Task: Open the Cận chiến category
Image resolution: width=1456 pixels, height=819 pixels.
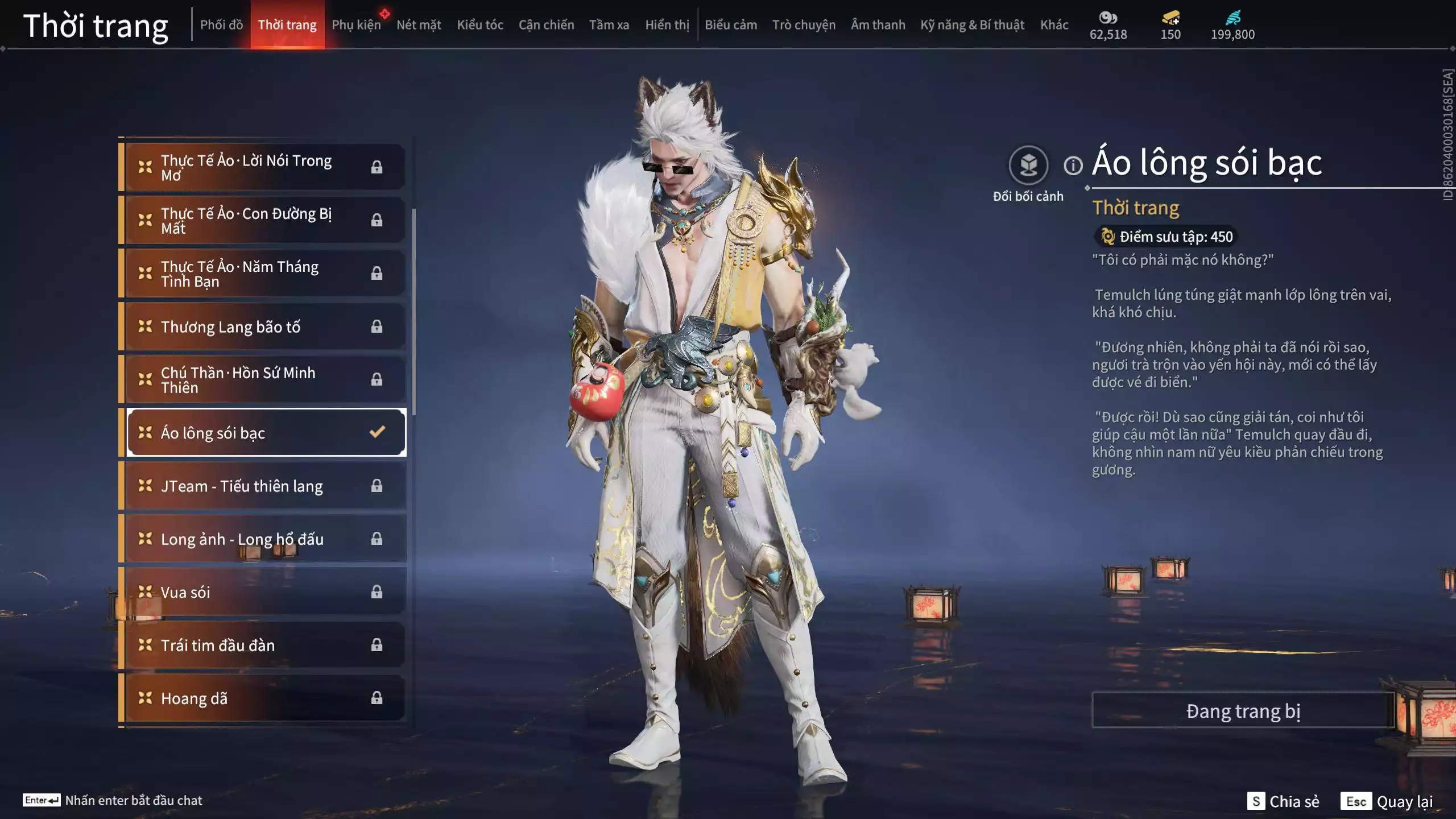Action: point(546,25)
